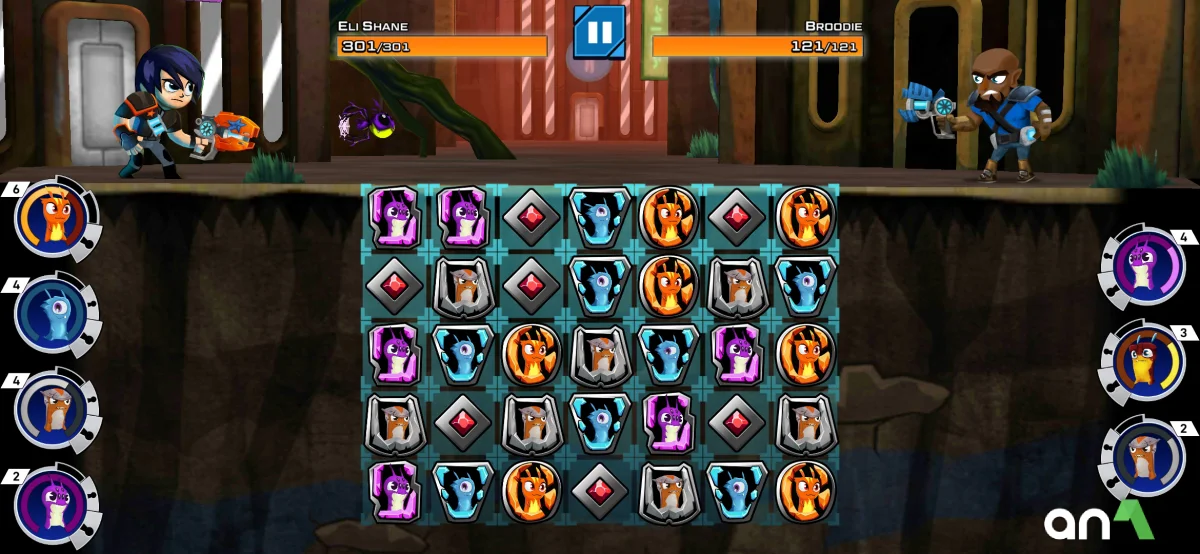The image size is (1200, 554).
Task: Pause the battle with the pause button
Action: pyautogui.click(x=599, y=32)
